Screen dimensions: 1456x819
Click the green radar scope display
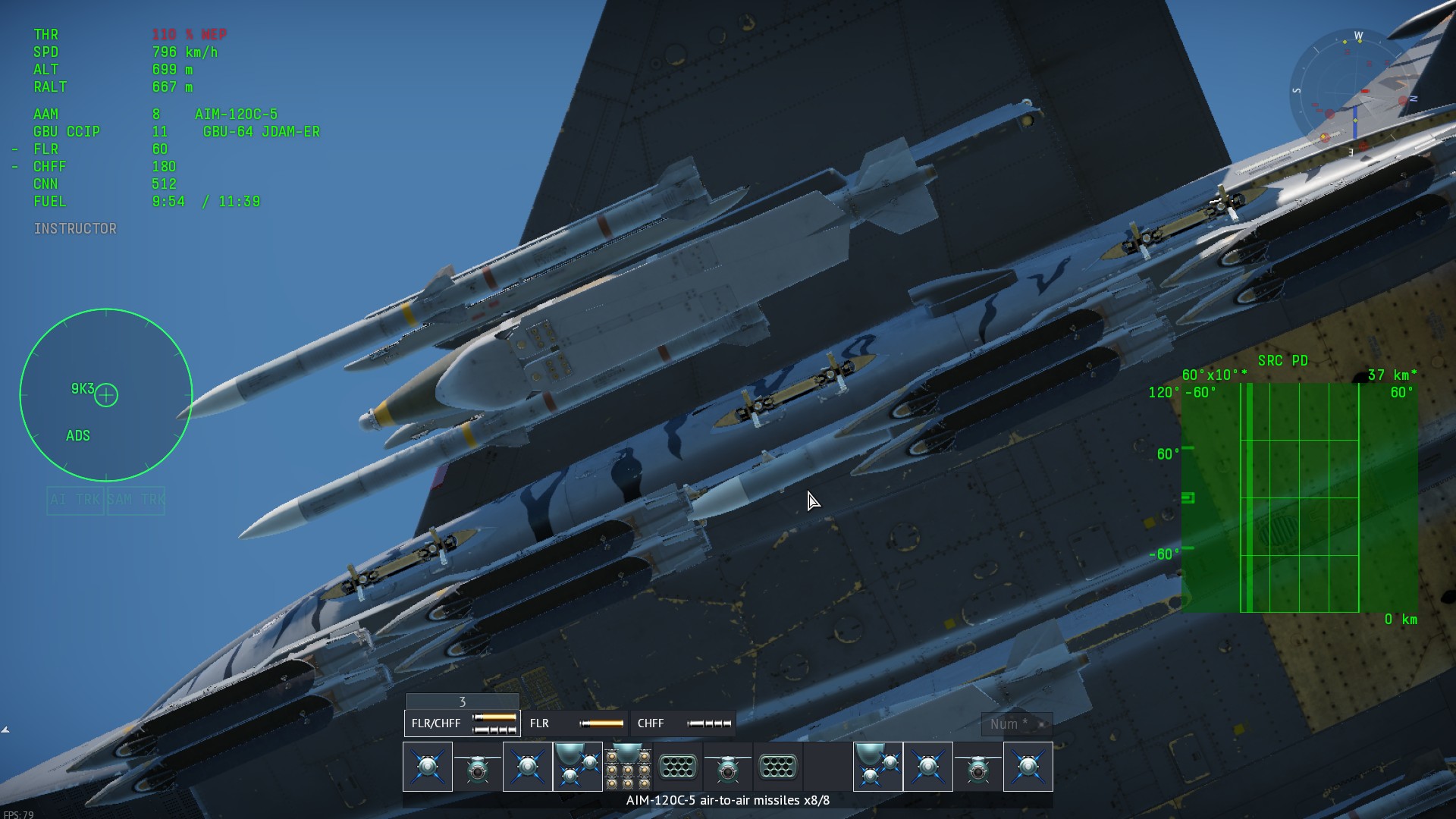(1300, 497)
